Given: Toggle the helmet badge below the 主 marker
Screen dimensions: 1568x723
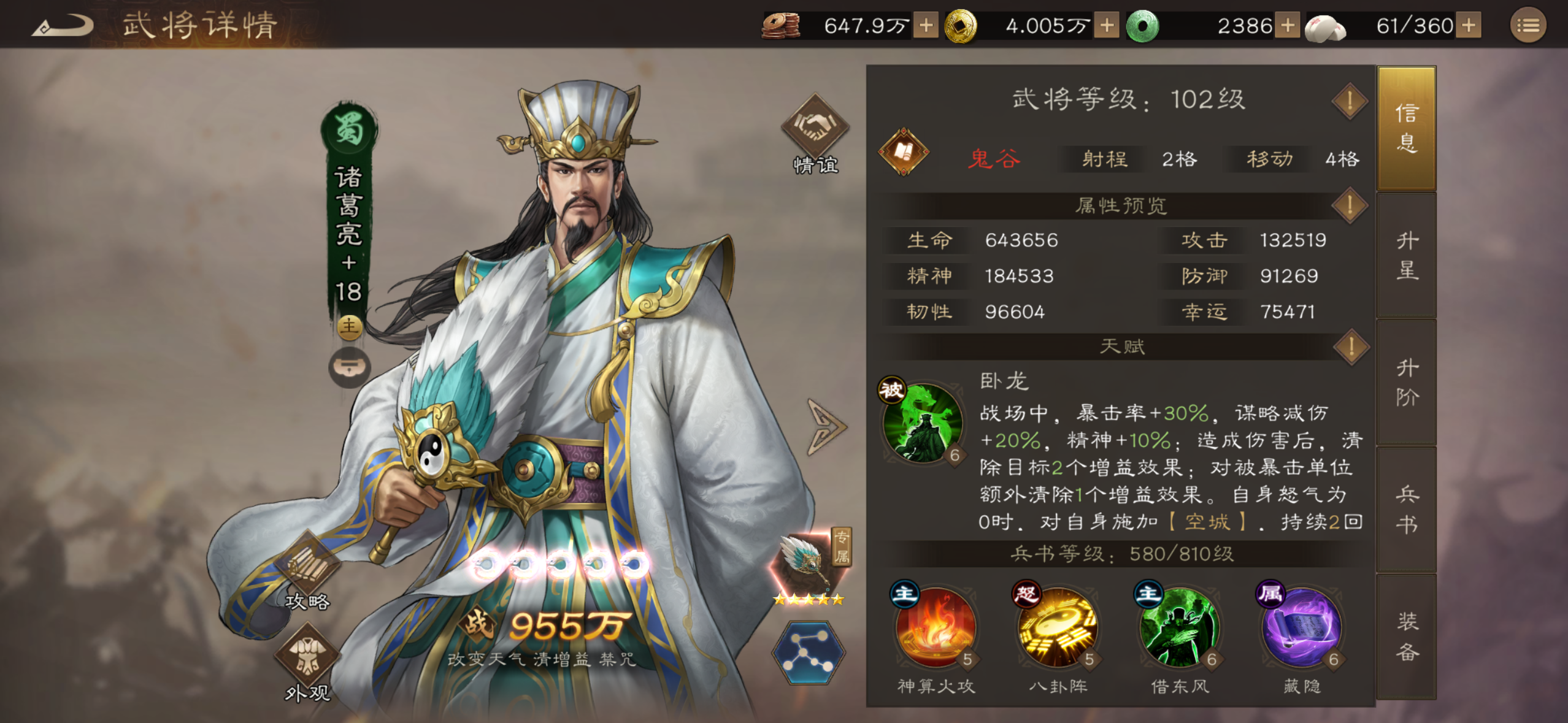Looking at the screenshot, I should click(349, 366).
